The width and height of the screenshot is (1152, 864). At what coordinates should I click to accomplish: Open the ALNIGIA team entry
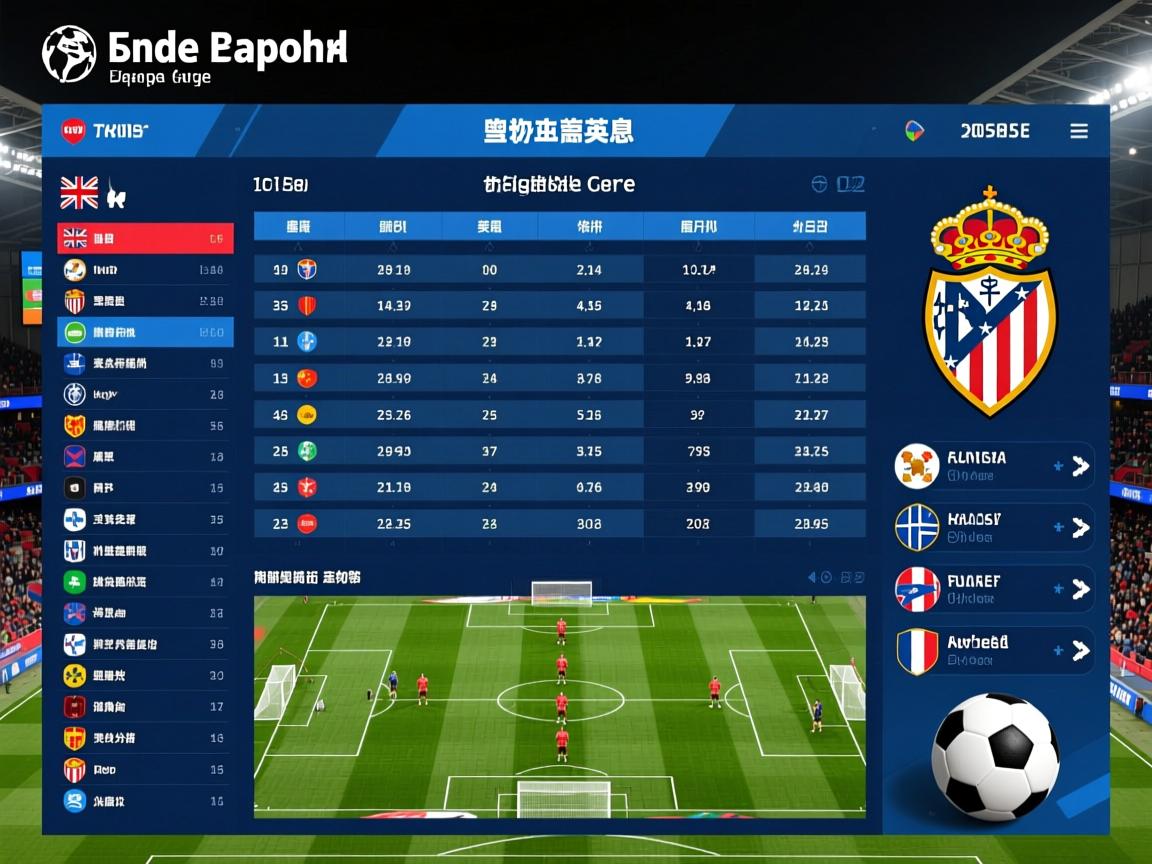point(992,466)
